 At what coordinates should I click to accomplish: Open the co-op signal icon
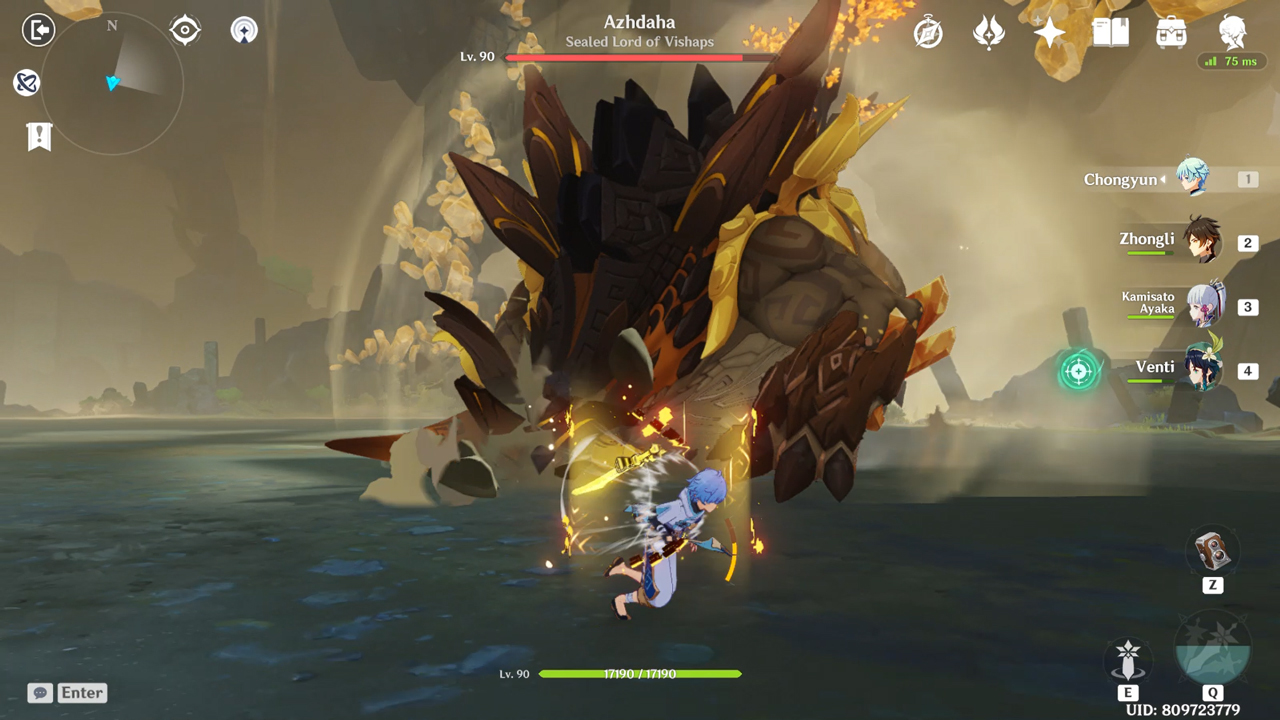pyautogui.click(x=243, y=30)
